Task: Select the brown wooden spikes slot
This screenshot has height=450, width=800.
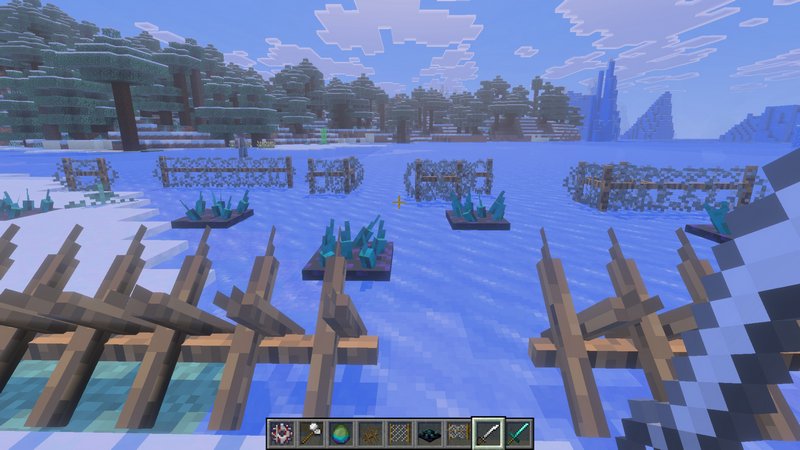Action: coord(370,433)
